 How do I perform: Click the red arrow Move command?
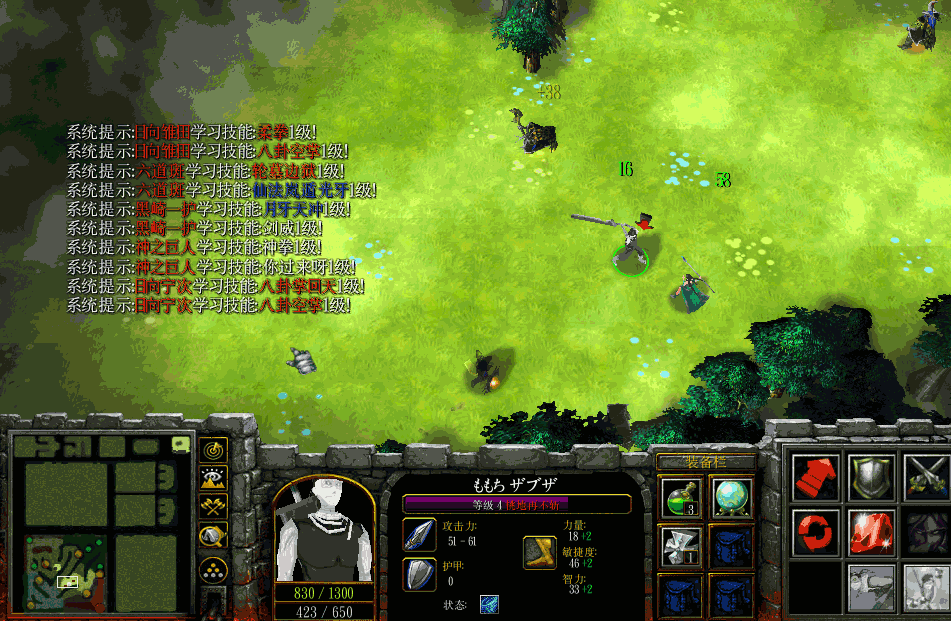816,477
